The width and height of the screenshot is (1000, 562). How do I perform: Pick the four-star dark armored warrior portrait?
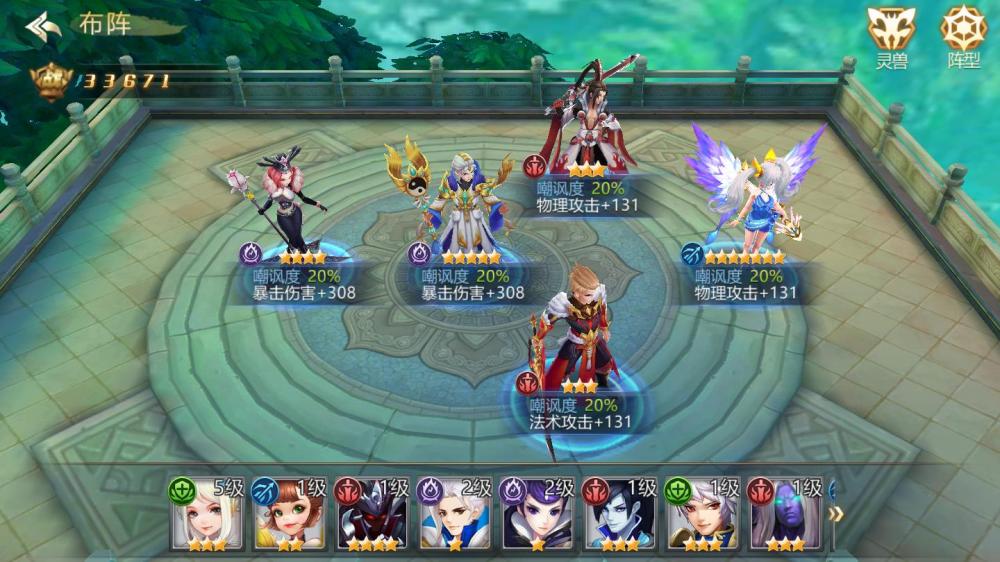click(372, 515)
